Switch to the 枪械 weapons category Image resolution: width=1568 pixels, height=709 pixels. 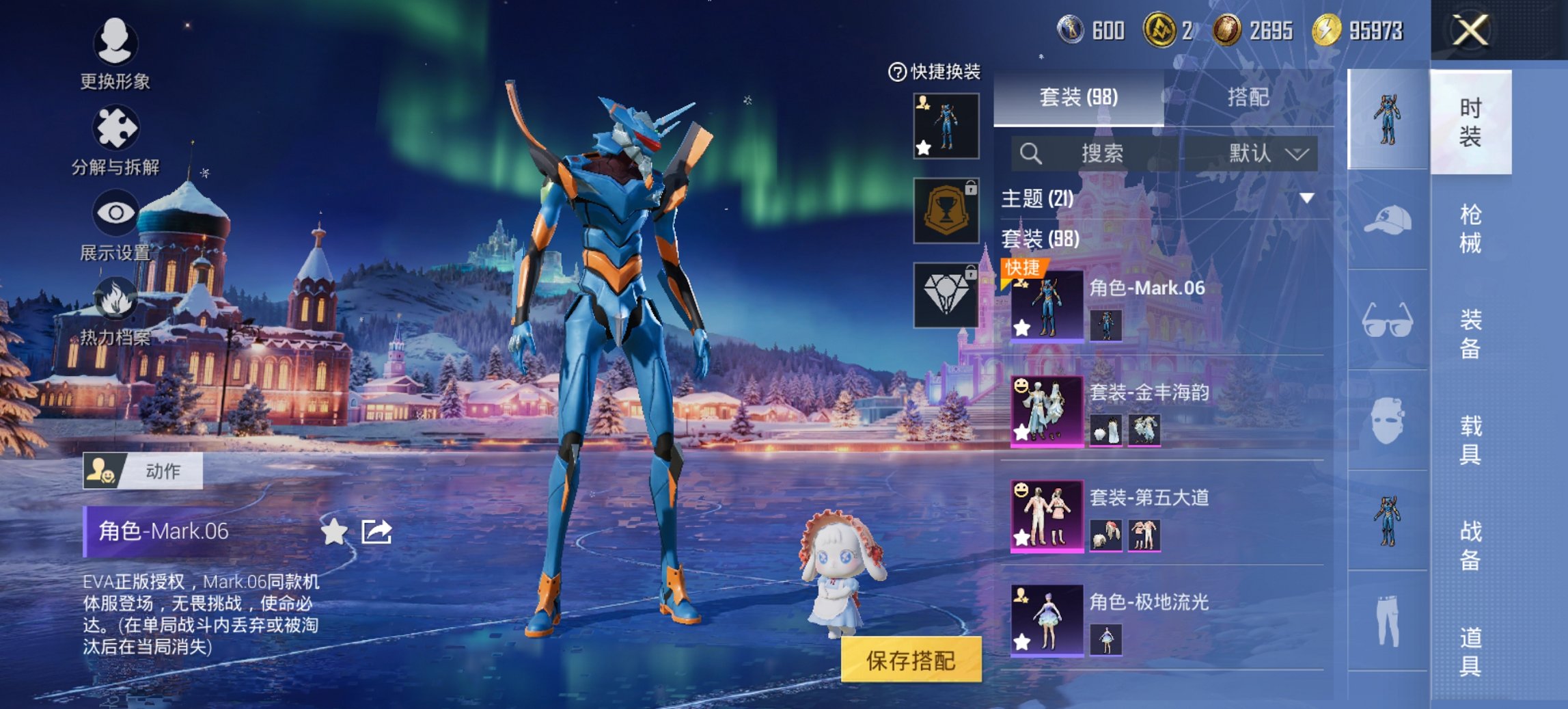(1470, 228)
